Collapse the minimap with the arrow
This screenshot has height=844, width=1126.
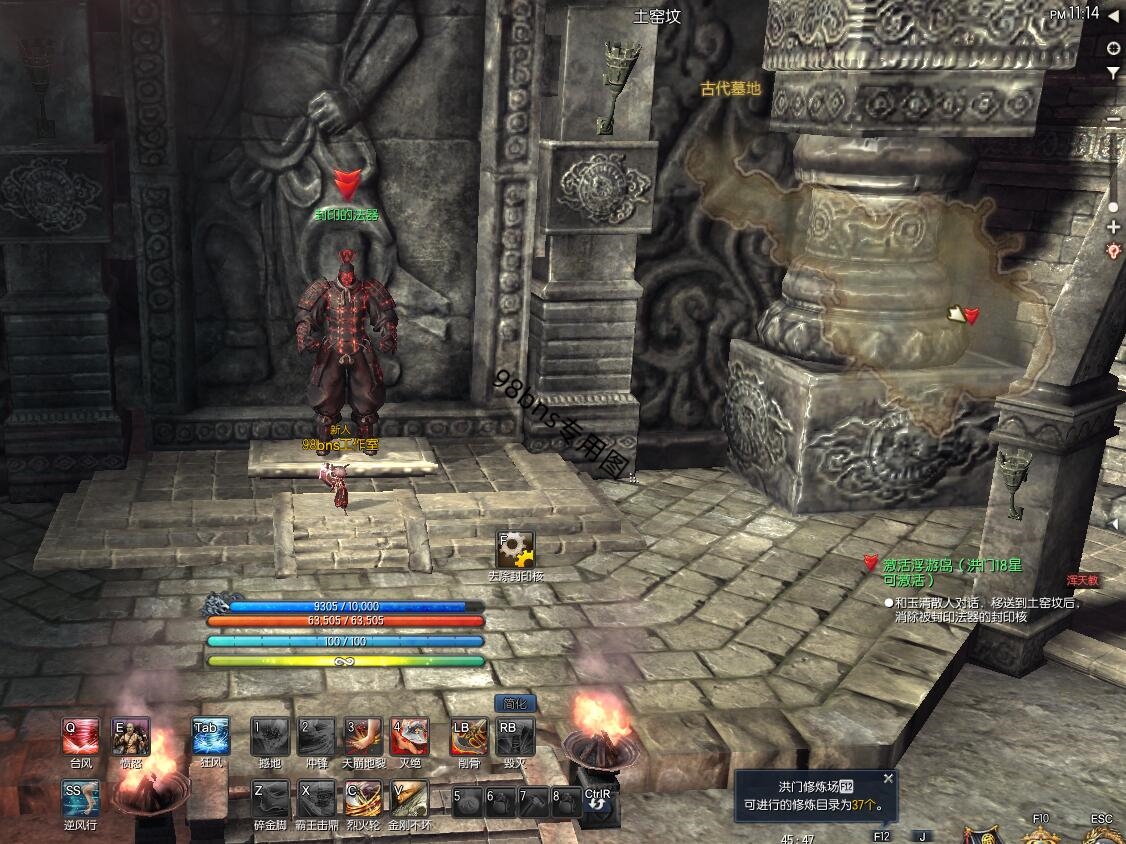click(1112, 15)
